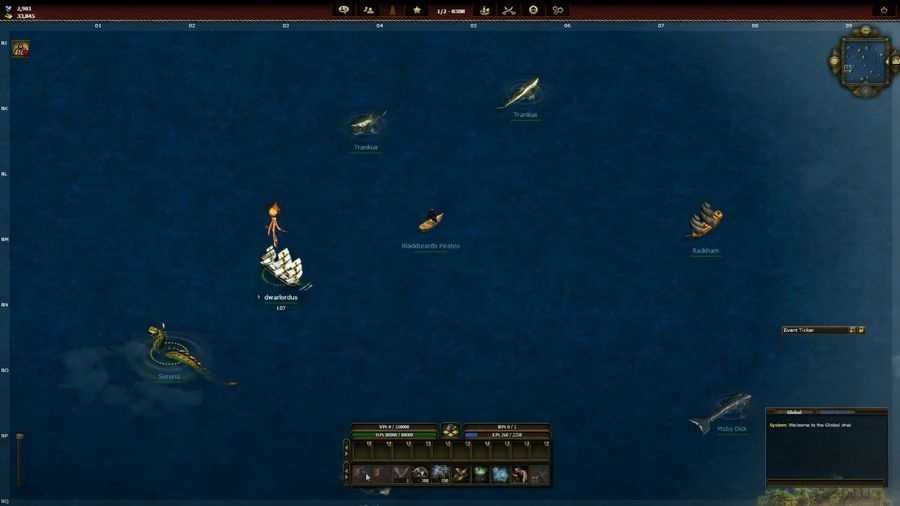Image resolution: width=900 pixels, height=506 pixels.
Task: Select the first hotbar slot
Action: click(x=360, y=474)
